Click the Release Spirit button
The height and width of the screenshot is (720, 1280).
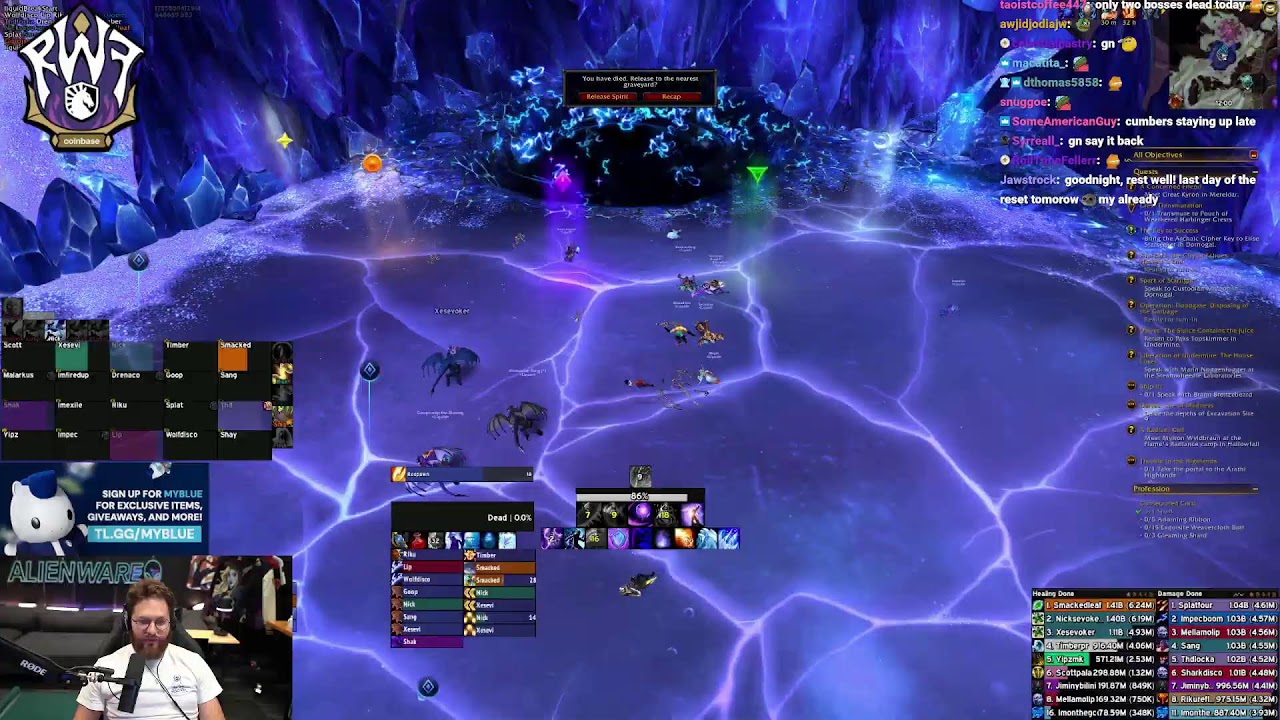[x=607, y=97]
